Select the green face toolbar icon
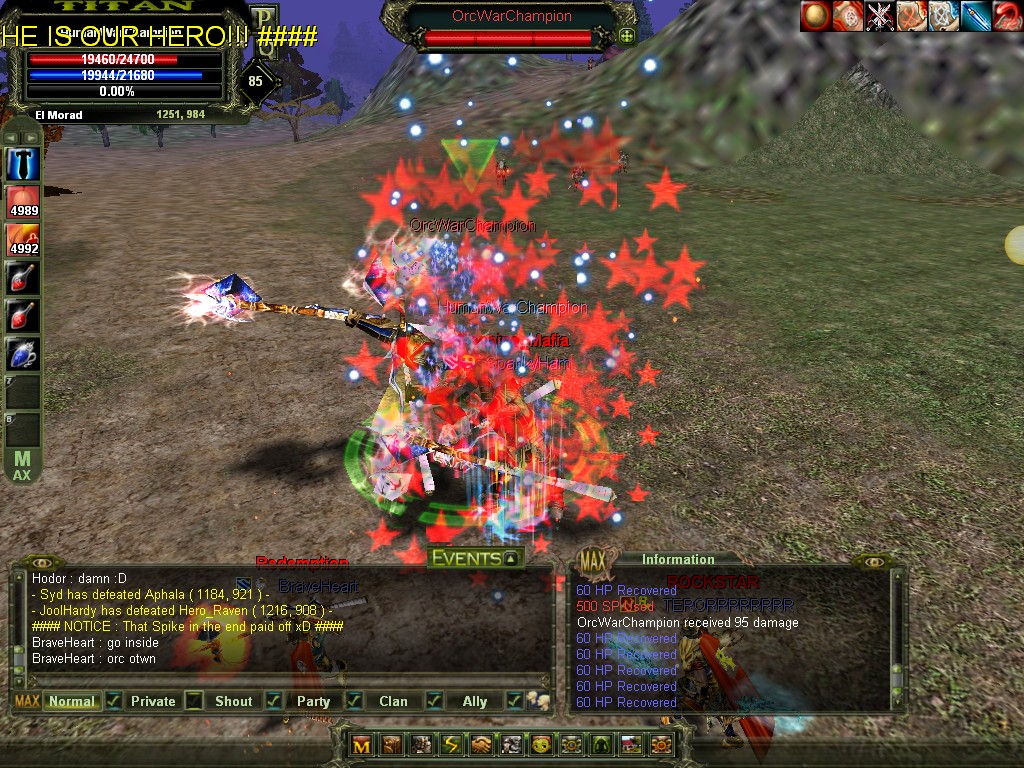Viewport: 1024px width, 768px height. click(541, 744)
